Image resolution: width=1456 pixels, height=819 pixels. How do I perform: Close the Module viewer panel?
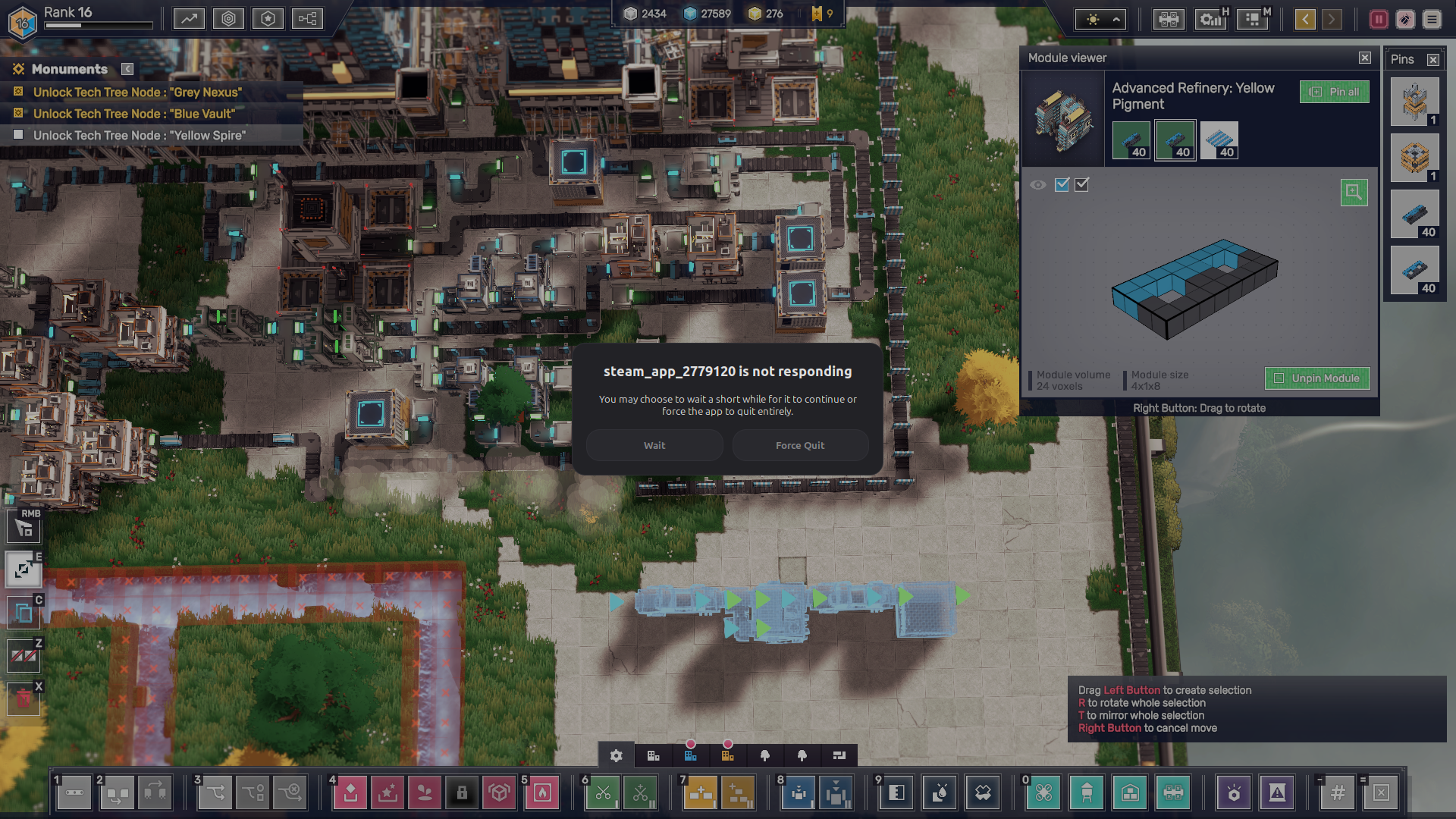coord(1365,58)
